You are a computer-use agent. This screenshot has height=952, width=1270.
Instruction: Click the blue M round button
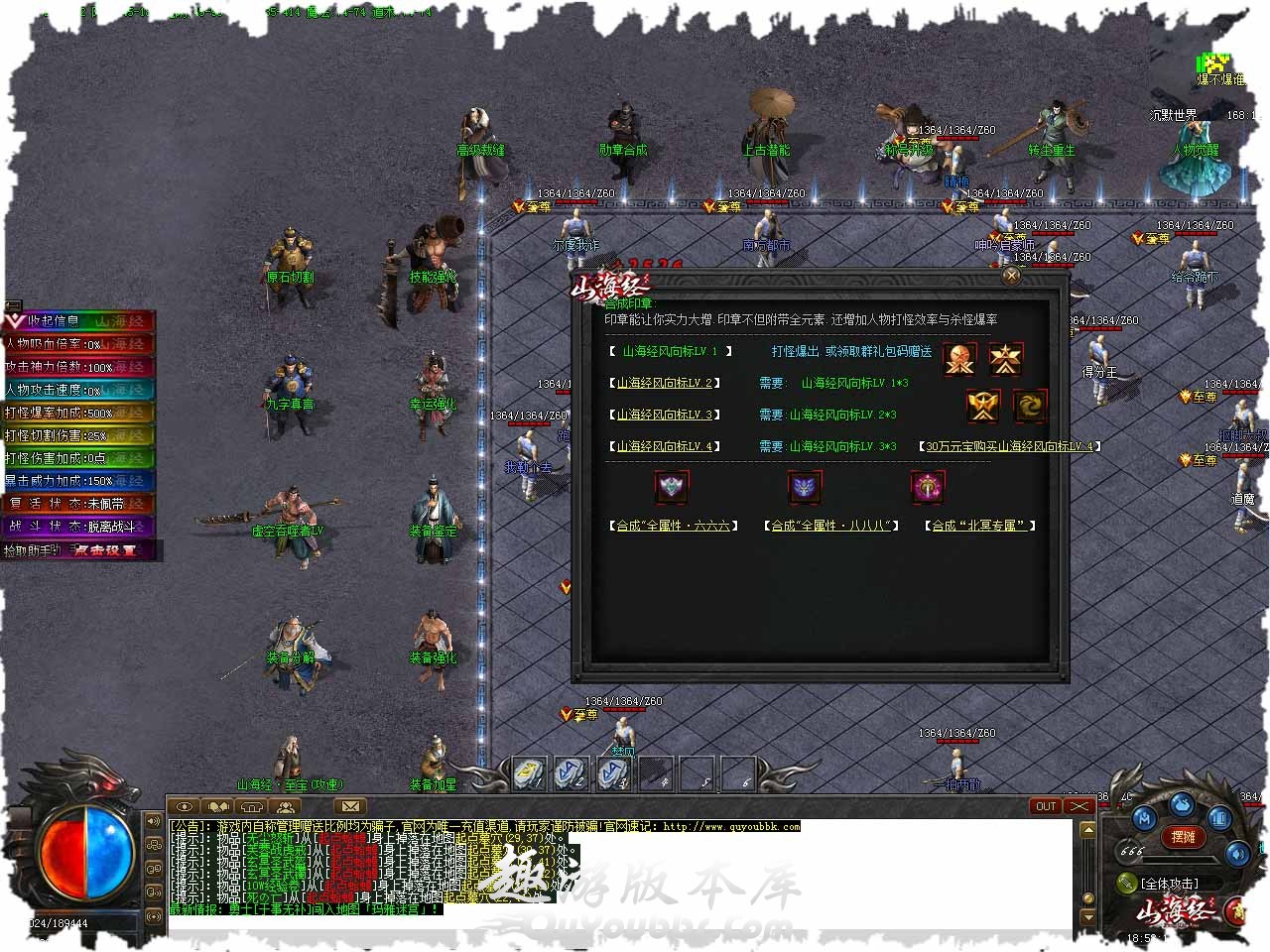[x=1144, y=818]
